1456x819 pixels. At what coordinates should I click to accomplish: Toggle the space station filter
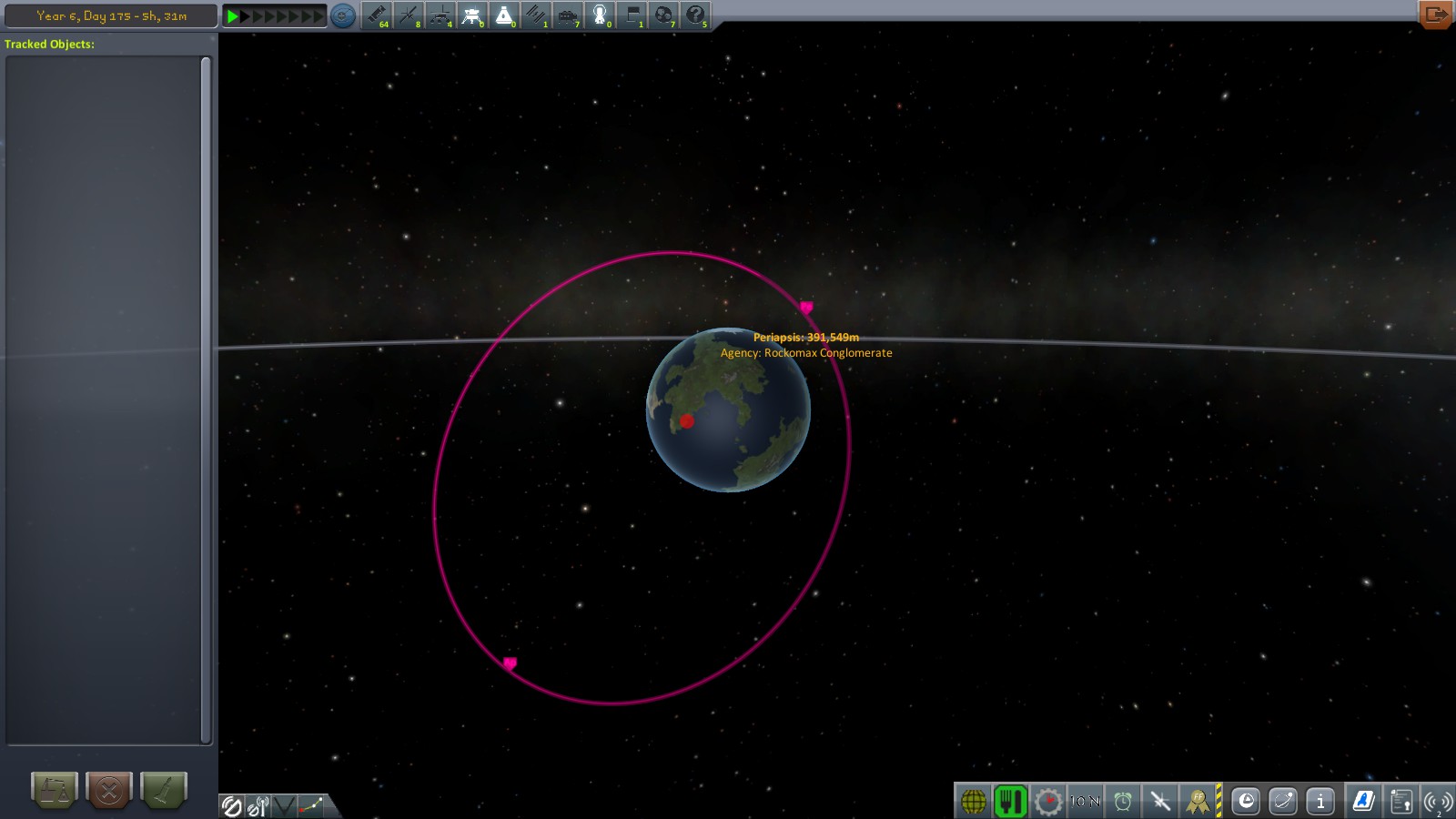point(536,15)
